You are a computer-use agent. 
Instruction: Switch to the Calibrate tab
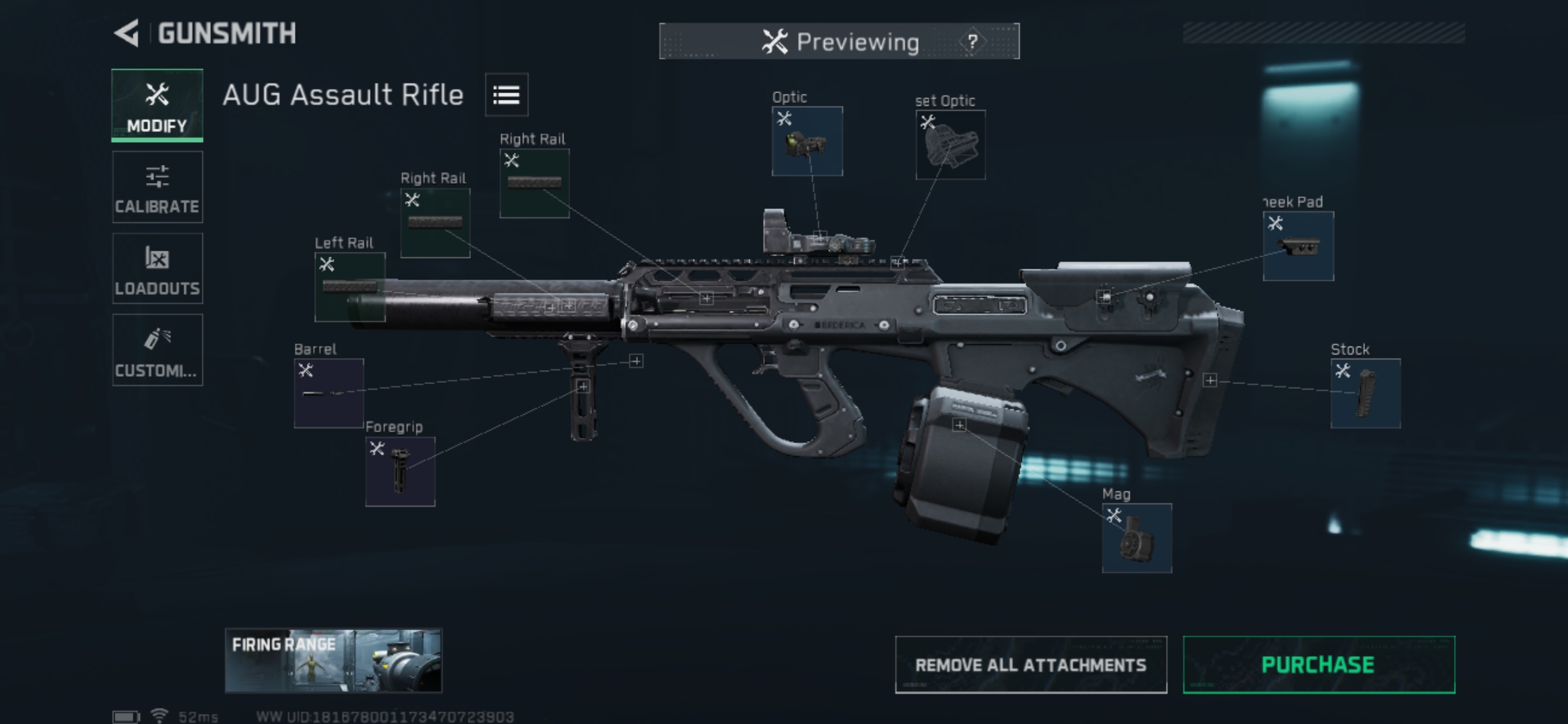click(x=157, y=187)
